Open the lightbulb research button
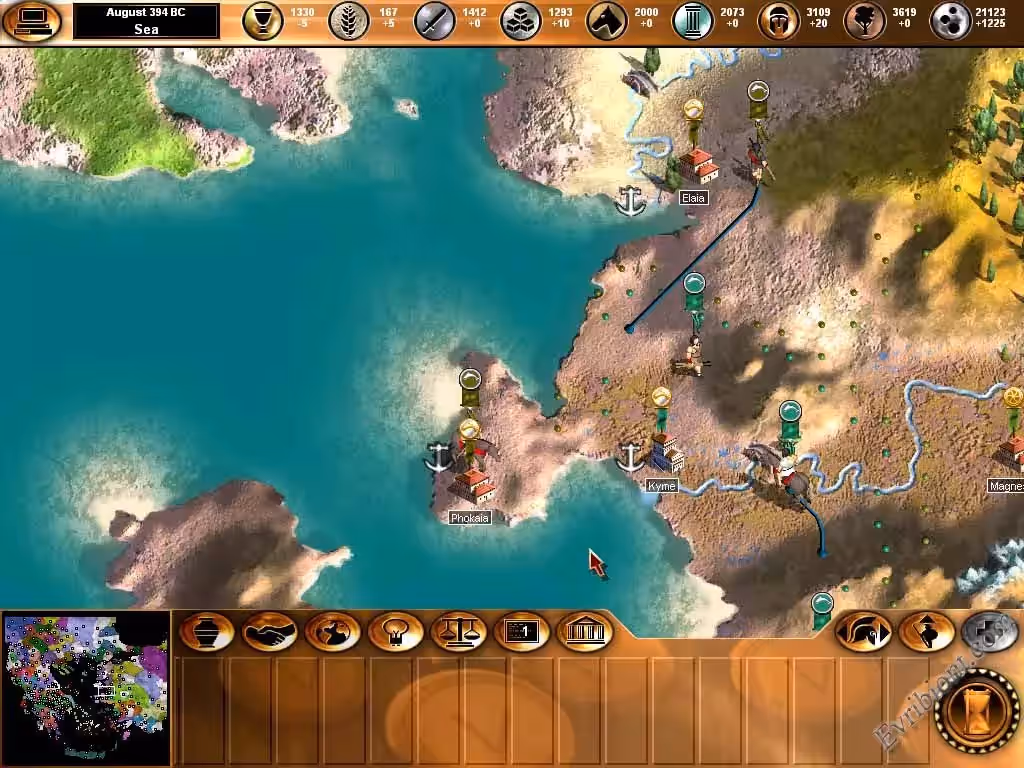The width and height of the screenshot is (1024, 768). (396, 632)
